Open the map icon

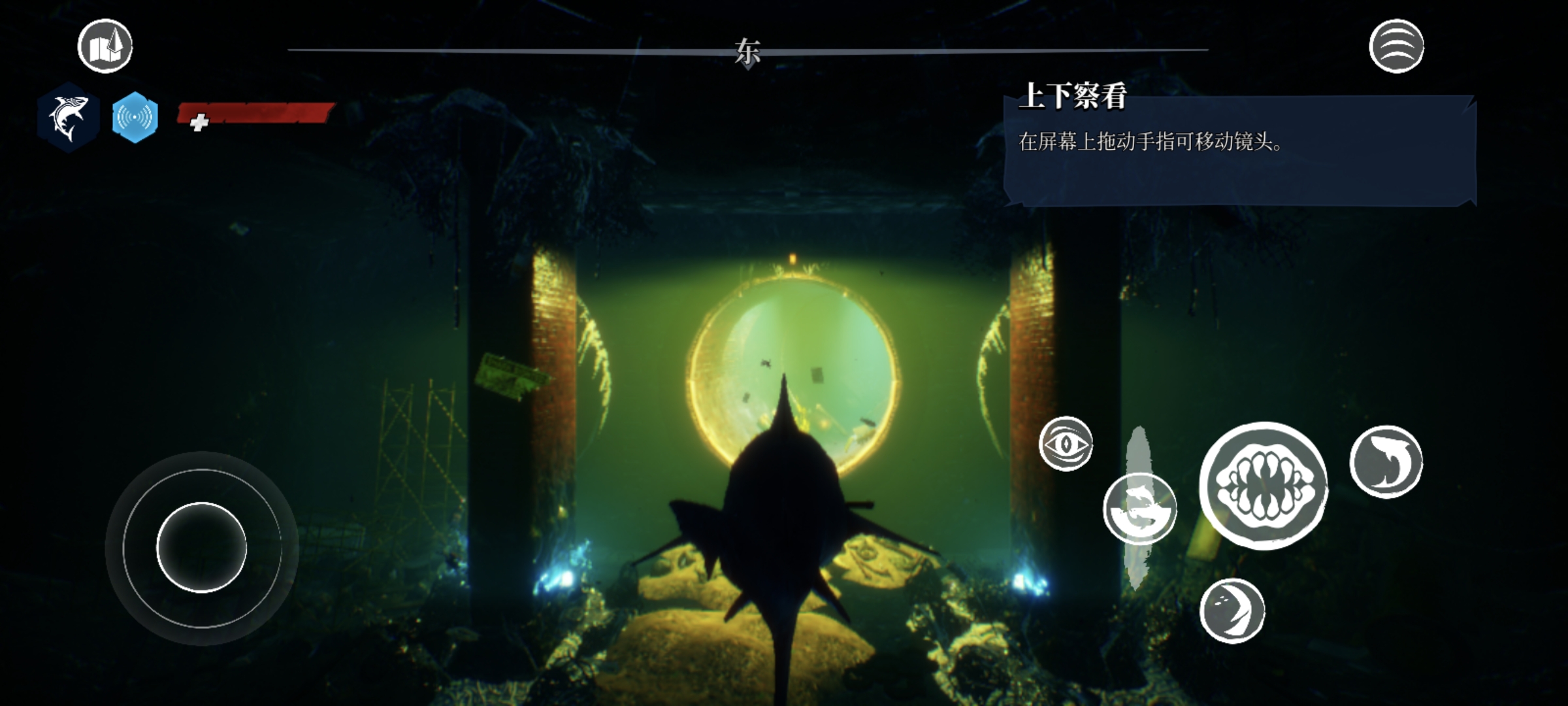[x=105, y=46]
